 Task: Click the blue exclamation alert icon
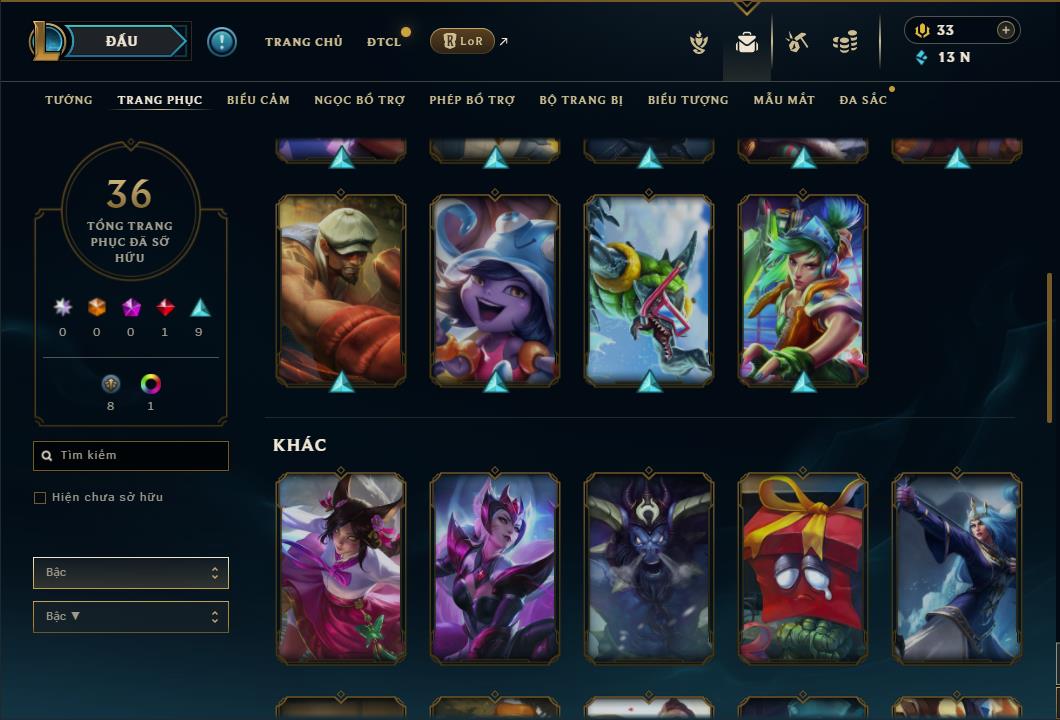click(222, 42)
